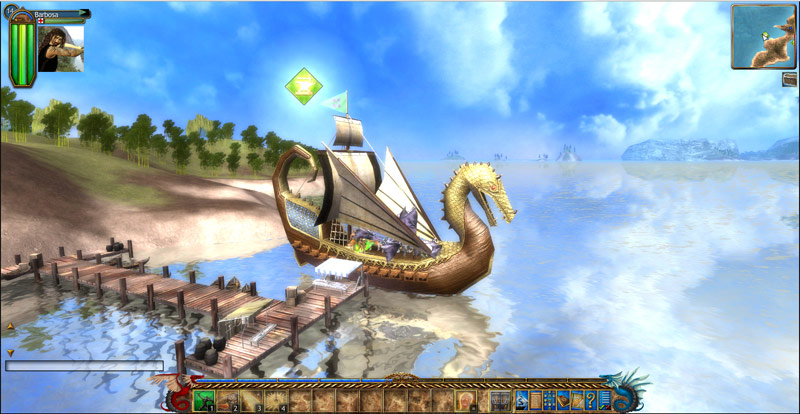The image size is (800, 414).
Task: Open the blue grid icon on the menu bar
Action: (549, 401)
